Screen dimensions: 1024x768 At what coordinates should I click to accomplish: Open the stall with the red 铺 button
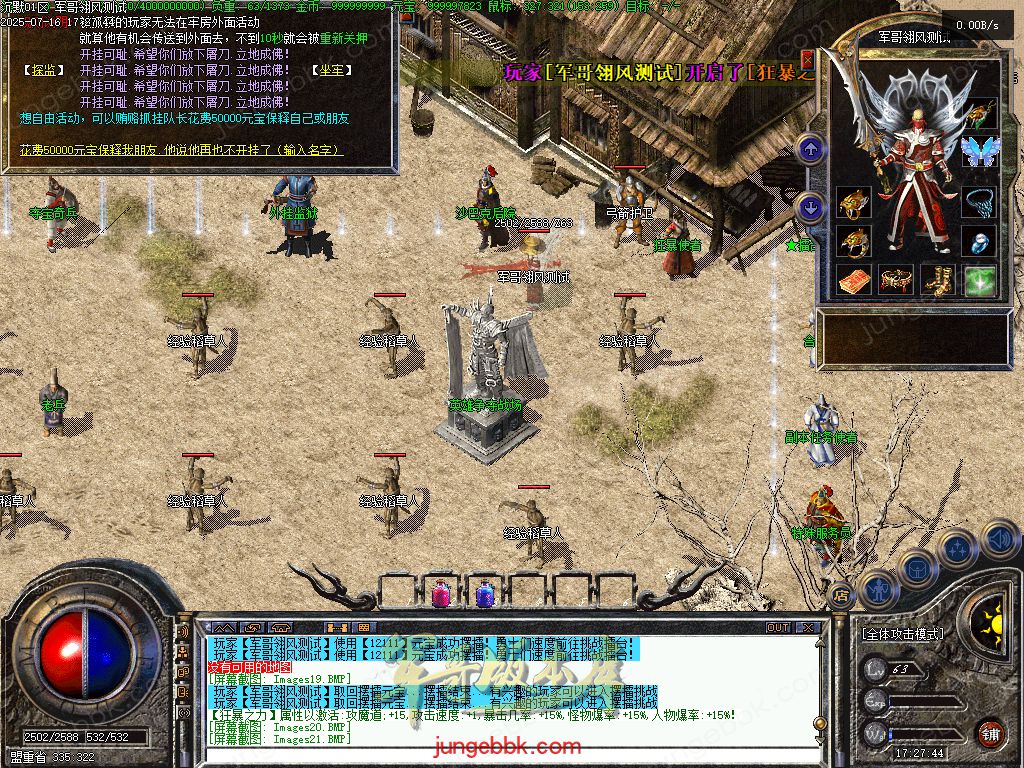990,733
